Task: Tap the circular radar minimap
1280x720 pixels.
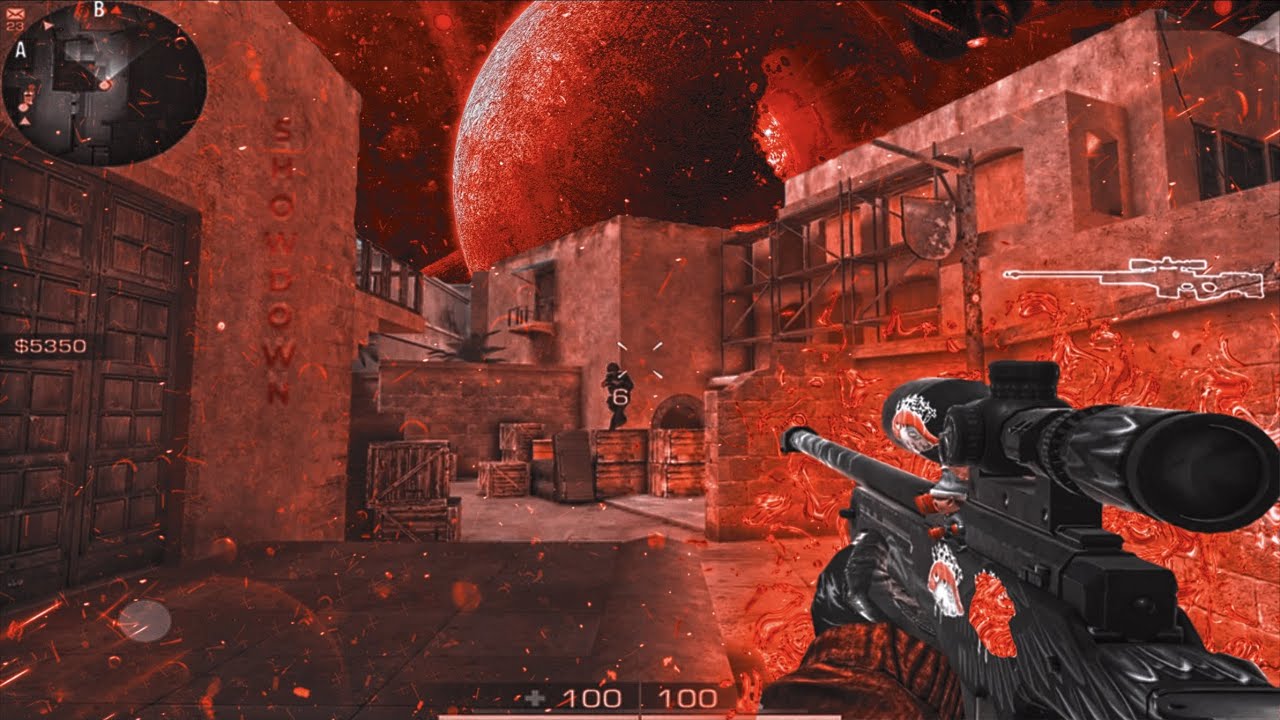Action: (x=104, y=83)
